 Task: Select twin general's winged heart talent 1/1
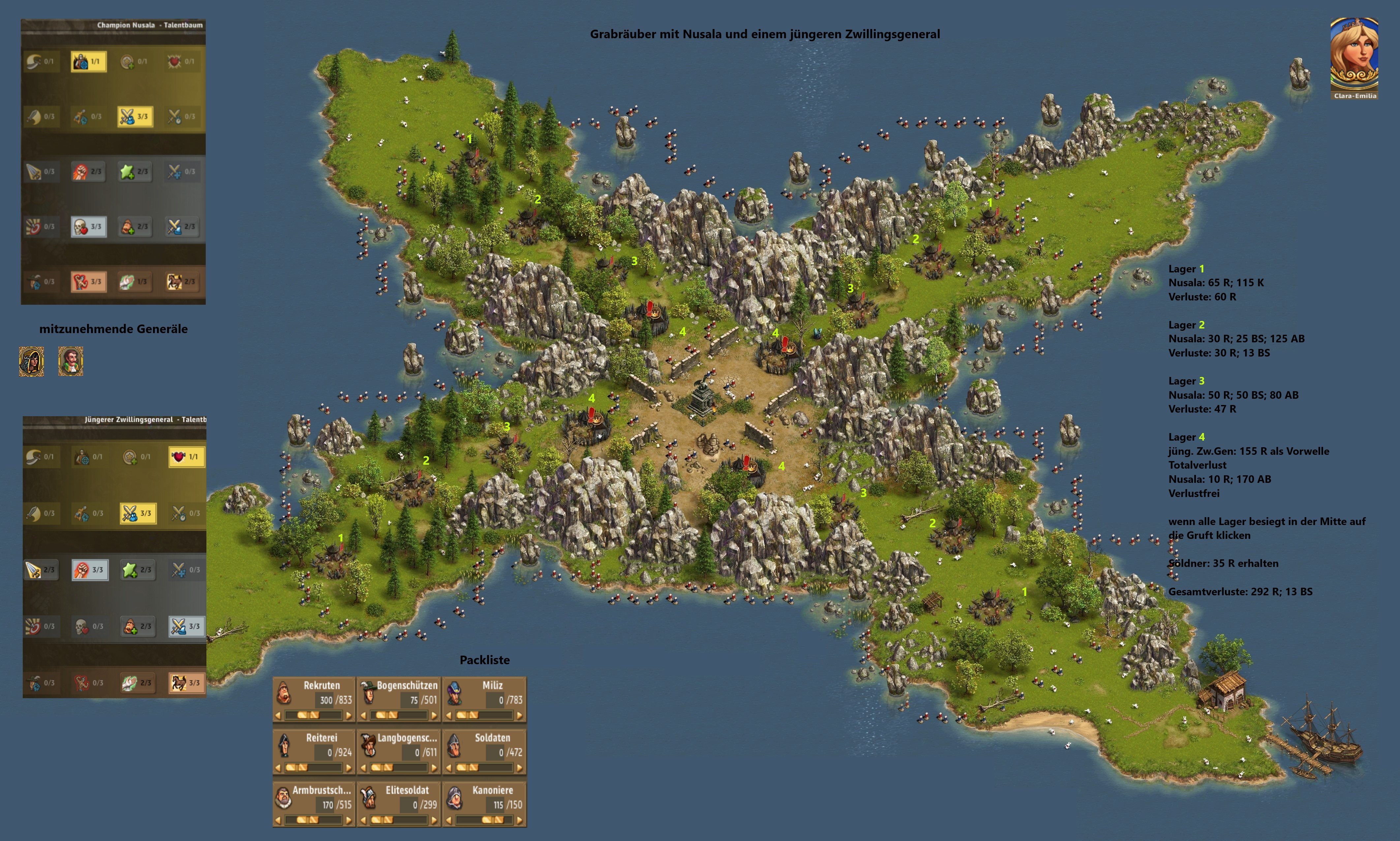[x=186, y=457]
